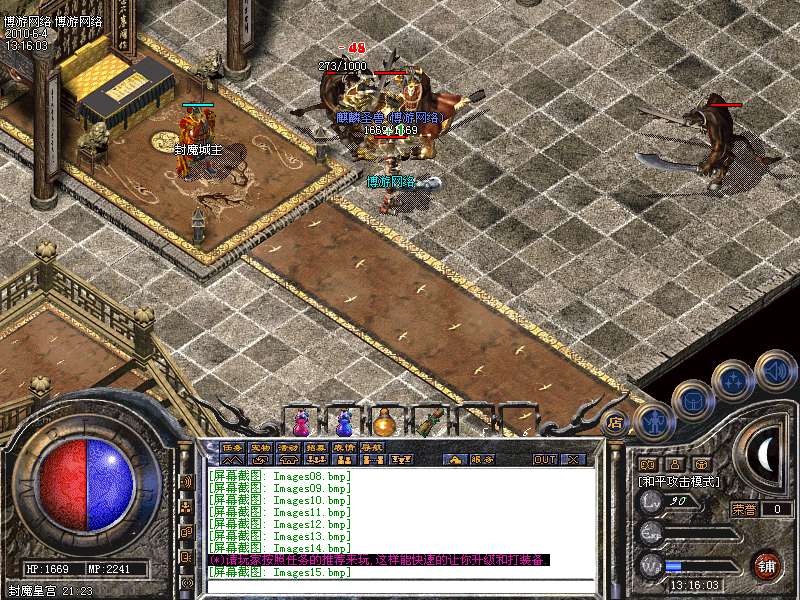
Task: Open the 任务 quest button
Action: (x=232, y=448)
